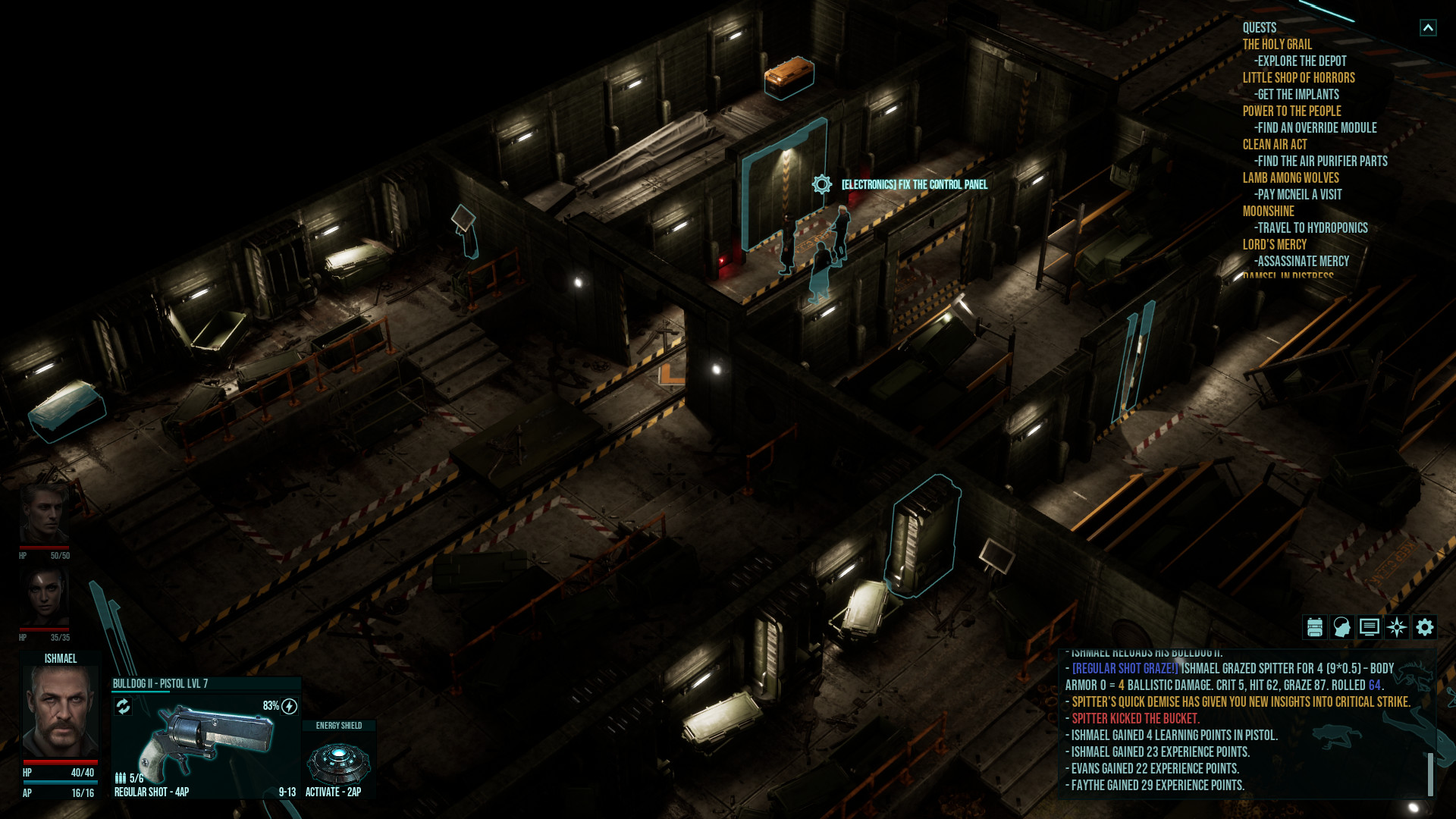Click the lightning icon next to 83%

(288, 704)
